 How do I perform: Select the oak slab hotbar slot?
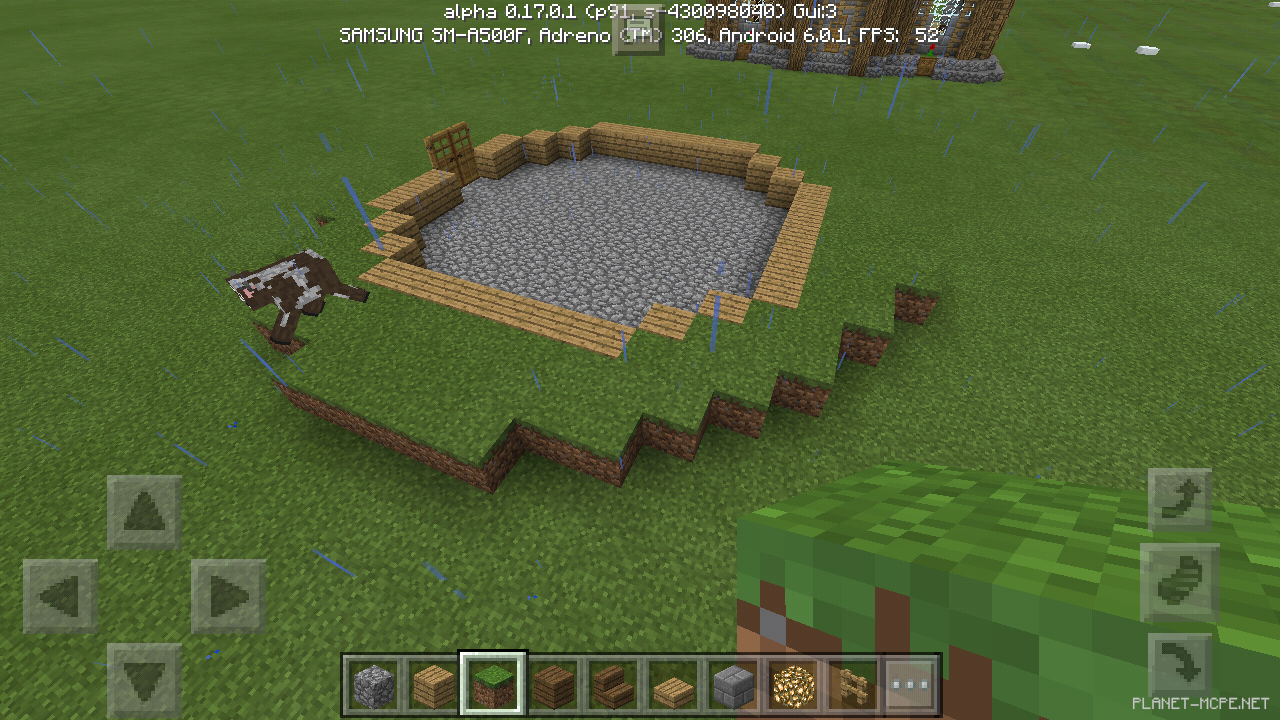tap(673, 684)
